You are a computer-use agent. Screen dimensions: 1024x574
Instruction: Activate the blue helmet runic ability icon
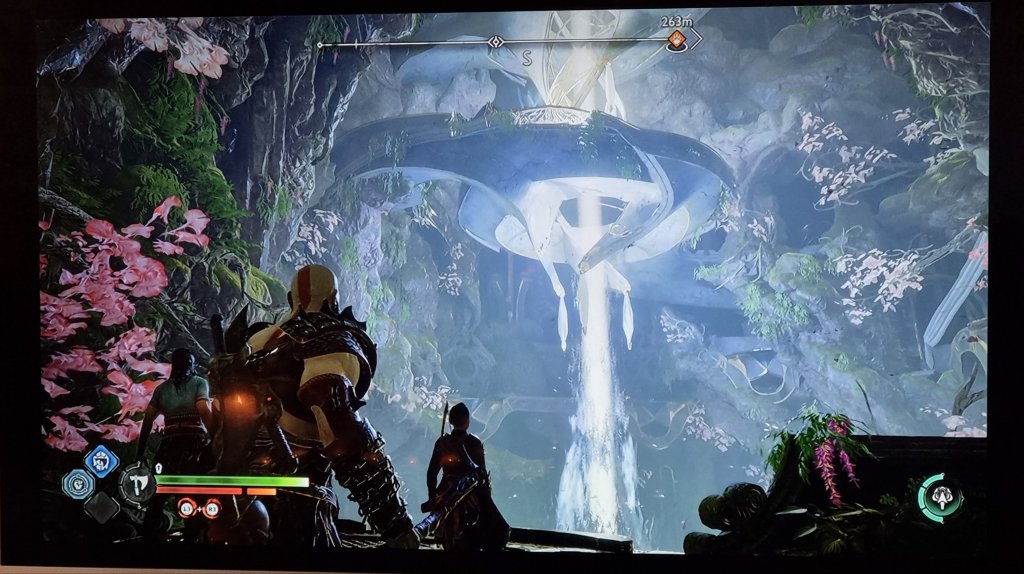click(x=101, y=460)
